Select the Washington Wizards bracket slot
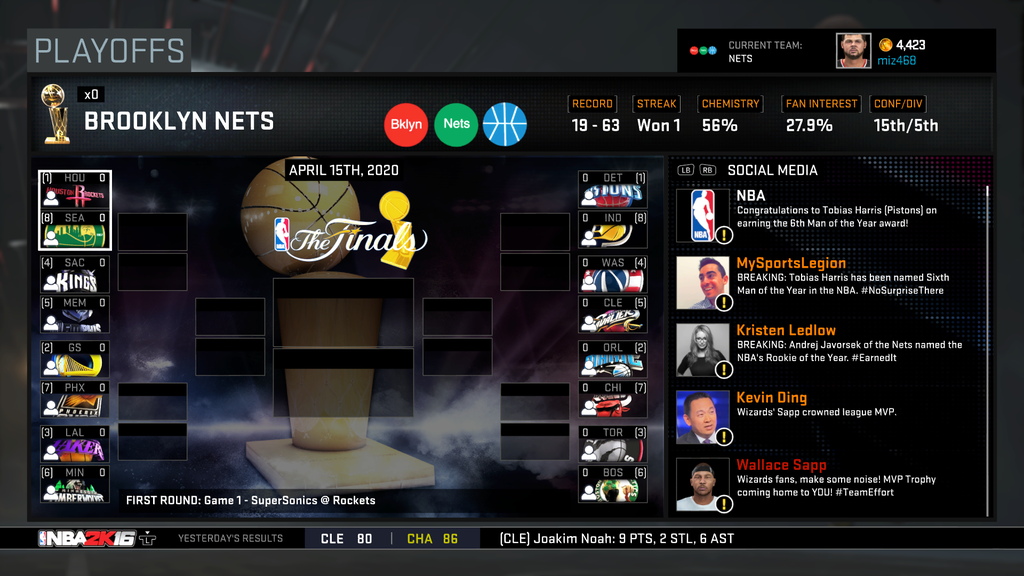This screenshot has width=1024, height=576. coord(613,275)
